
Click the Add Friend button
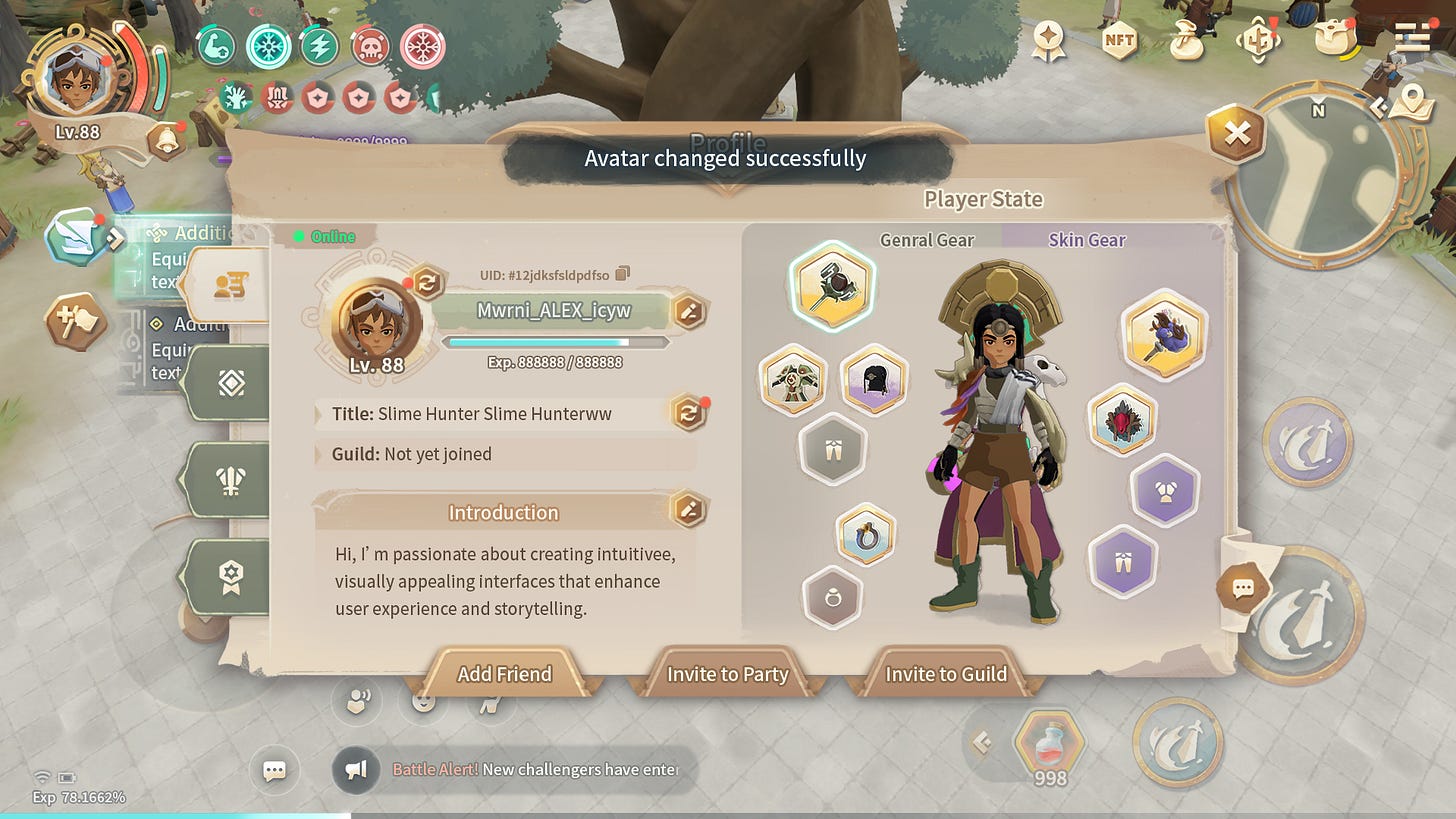pos(504,674)
